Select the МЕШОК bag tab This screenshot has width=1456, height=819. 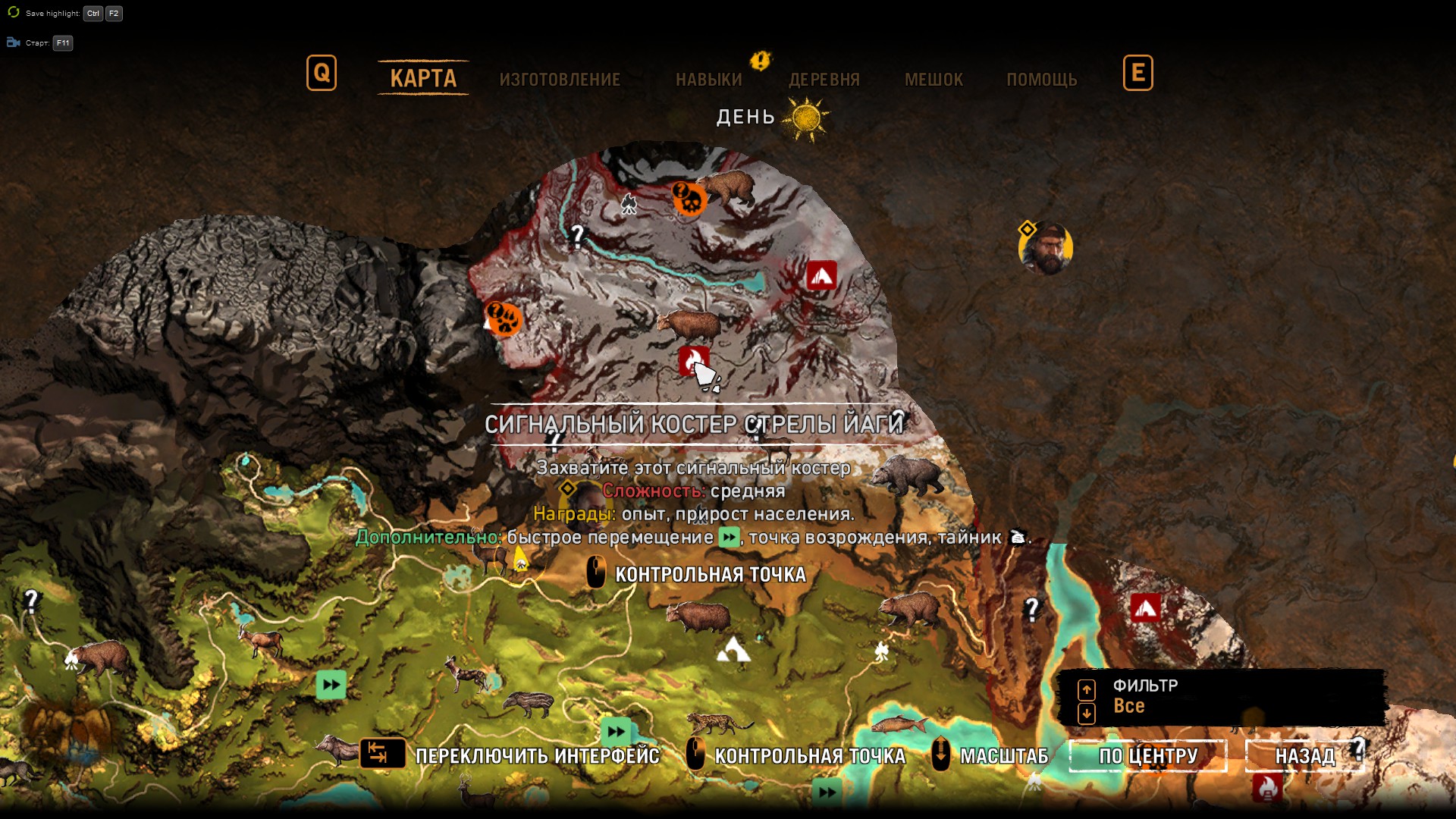(x=934, y=80)
